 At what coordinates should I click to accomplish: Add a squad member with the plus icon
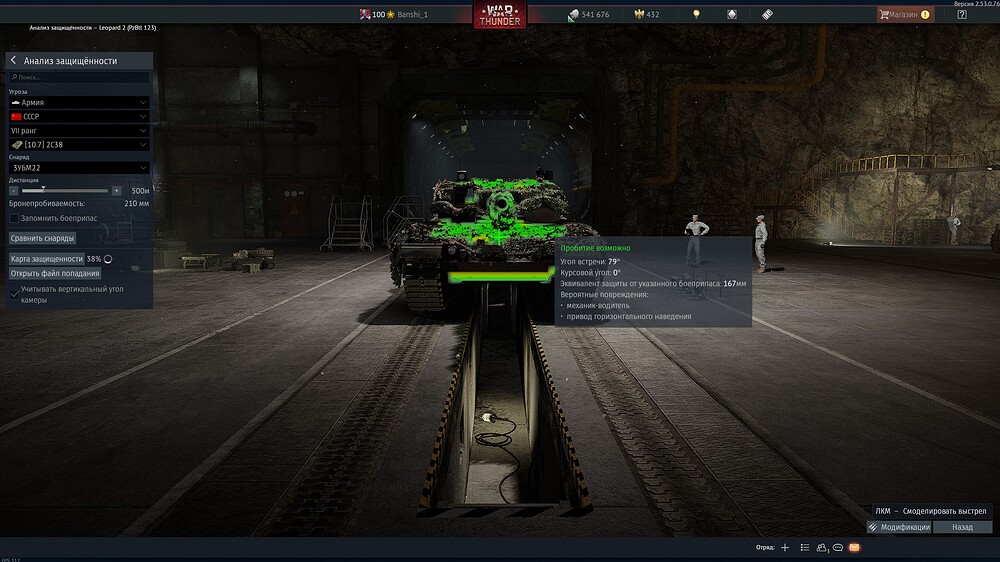(785, 548)
